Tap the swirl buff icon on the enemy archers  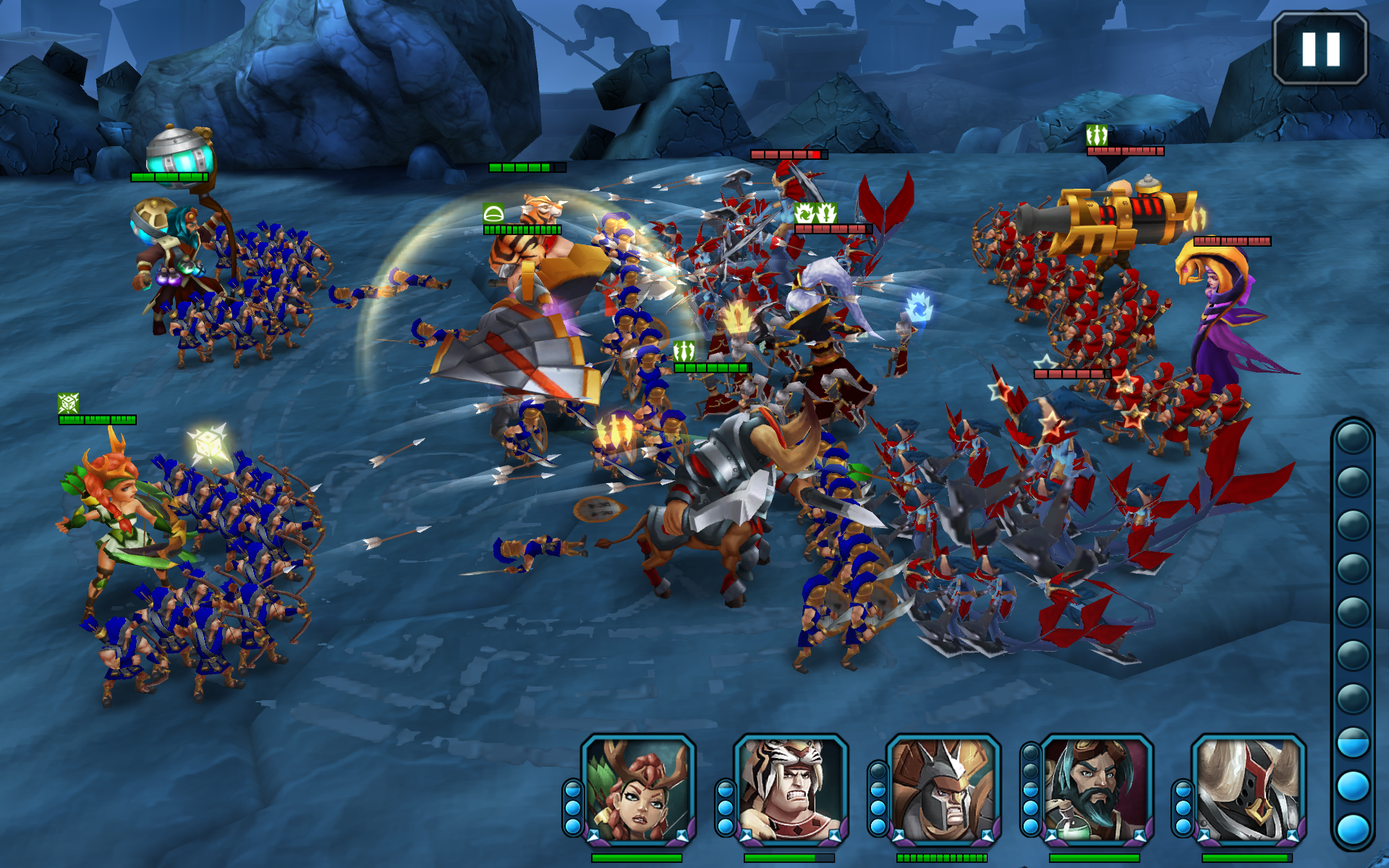[x=805, y=214]
